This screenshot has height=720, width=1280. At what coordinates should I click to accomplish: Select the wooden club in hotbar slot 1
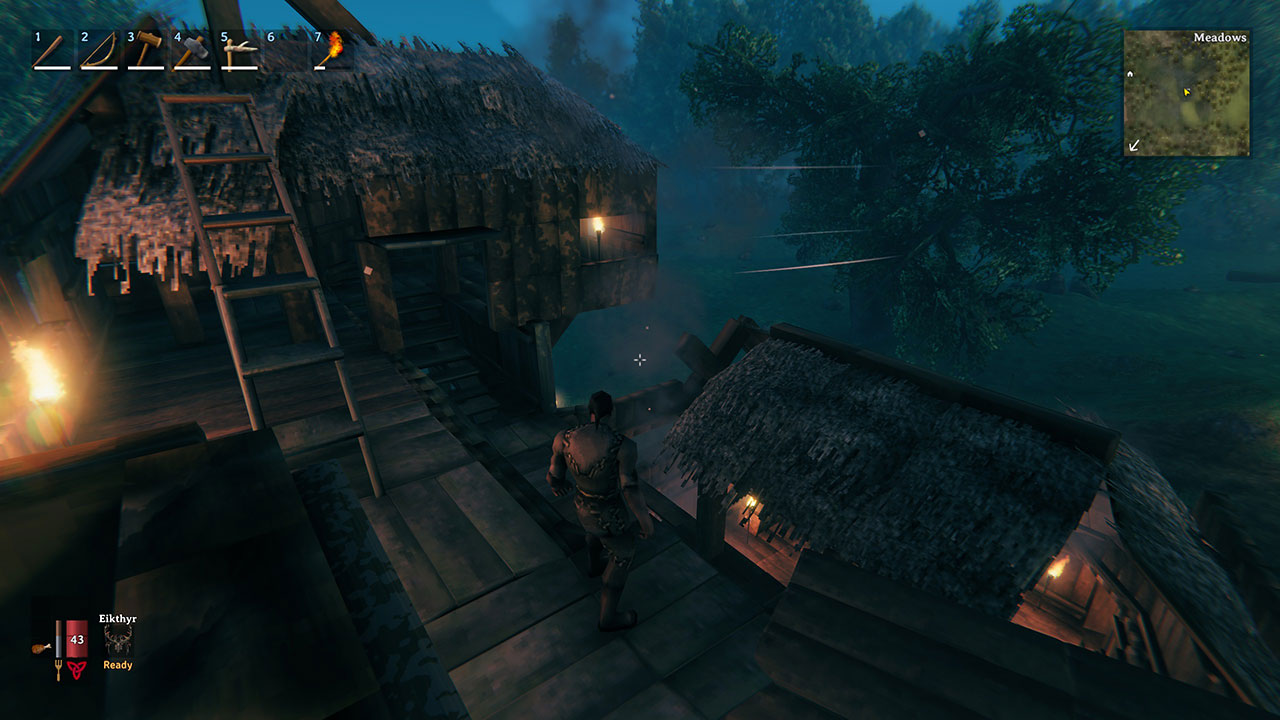pyautogui.click(x=51, y=51)
